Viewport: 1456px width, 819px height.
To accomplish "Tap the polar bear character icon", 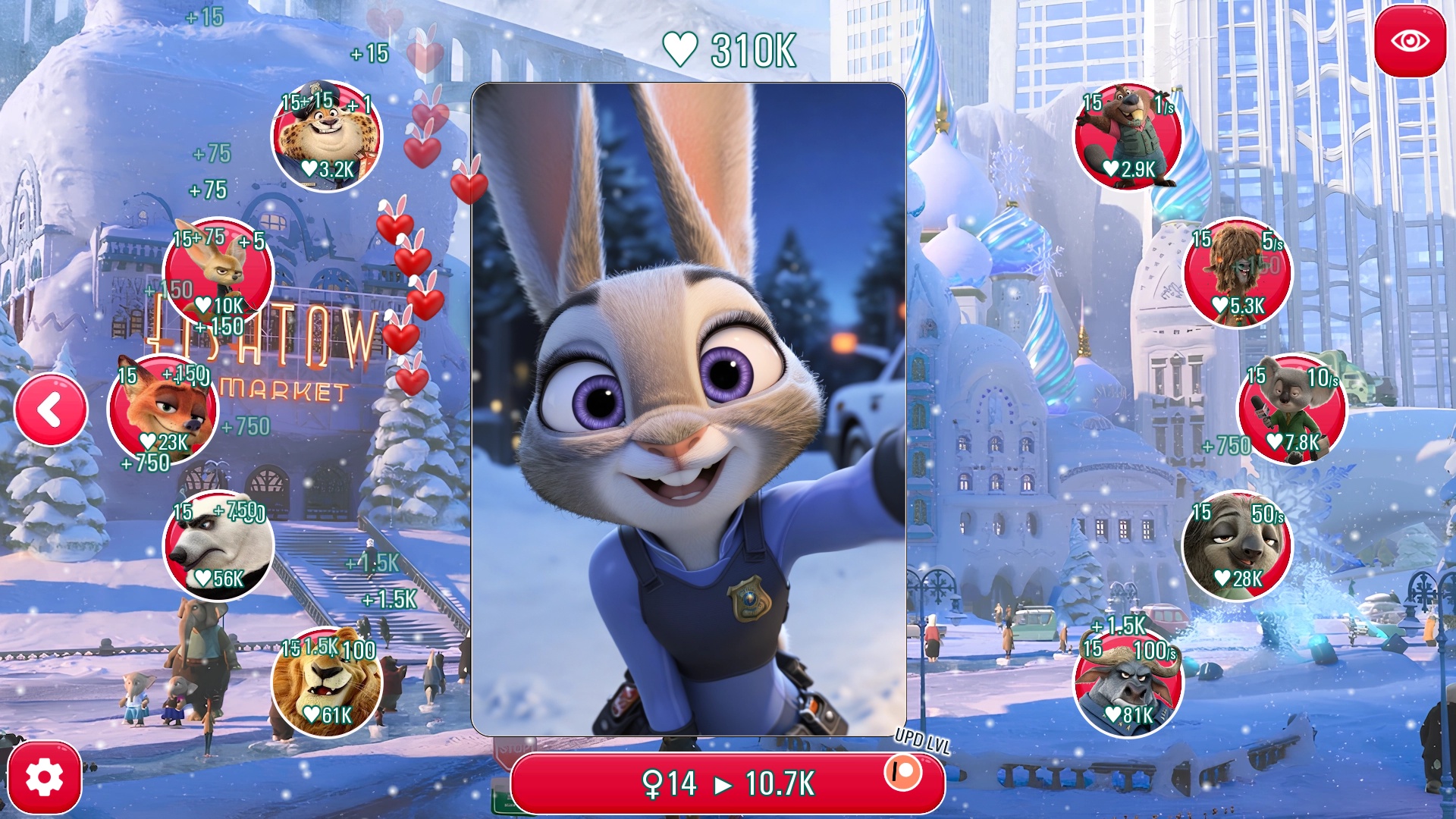I will click(x=216, y=548).
